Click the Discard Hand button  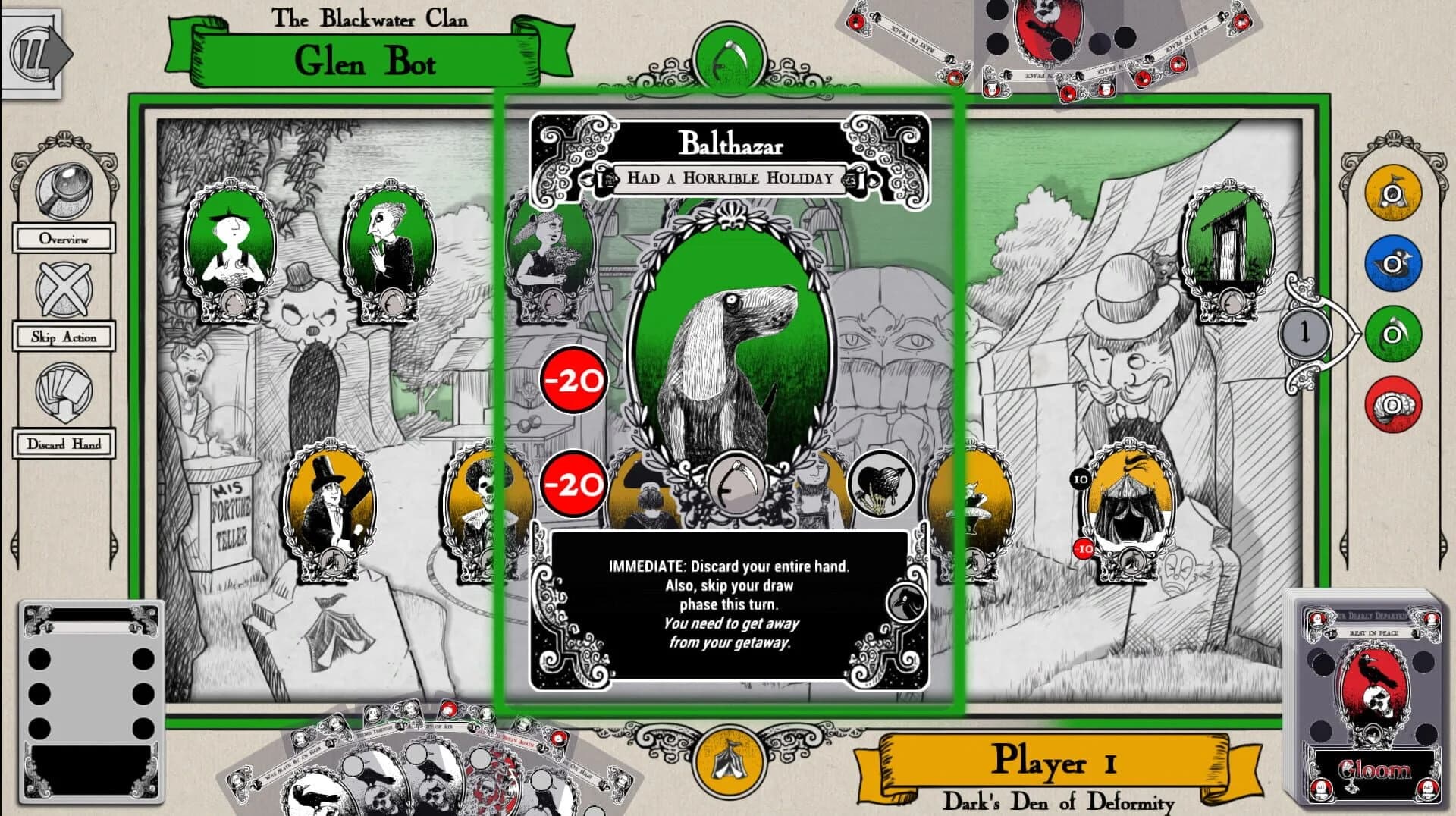click(x=64, y=444)
